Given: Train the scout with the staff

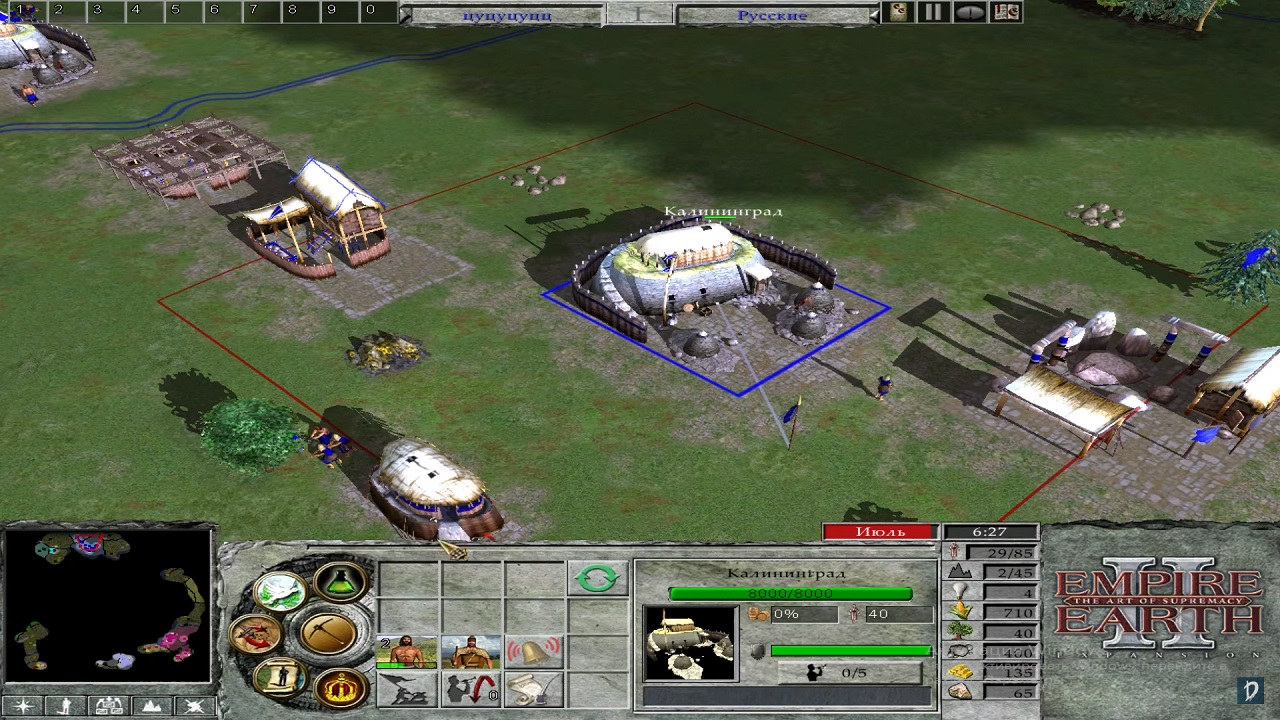Looking at the screenshot, I should pyautogui.click(x=470, y=652).
